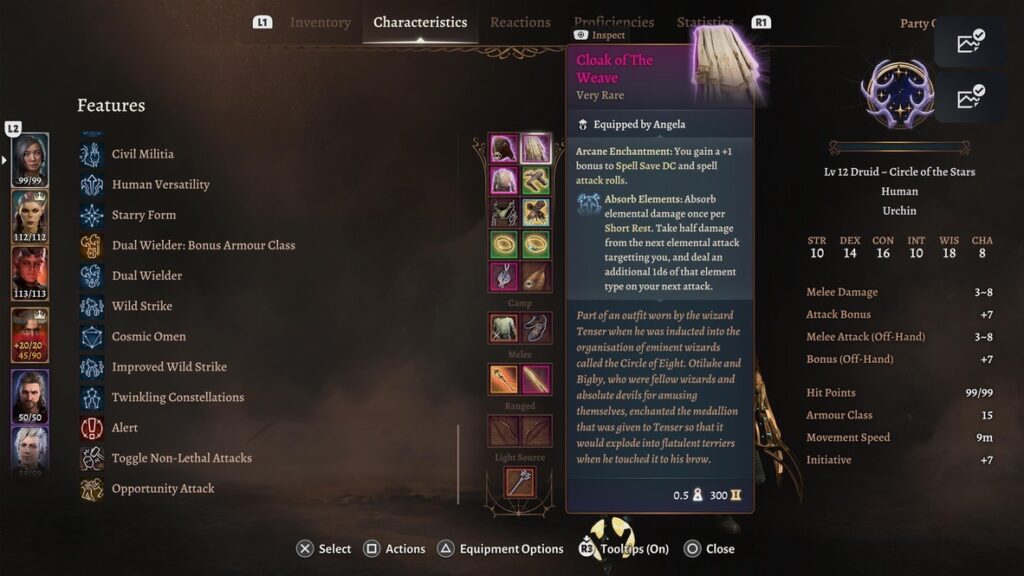Select the Civil Militia feature
Image resolution: width=1024 pixels, height=576 pixels.
pos(142,154)
